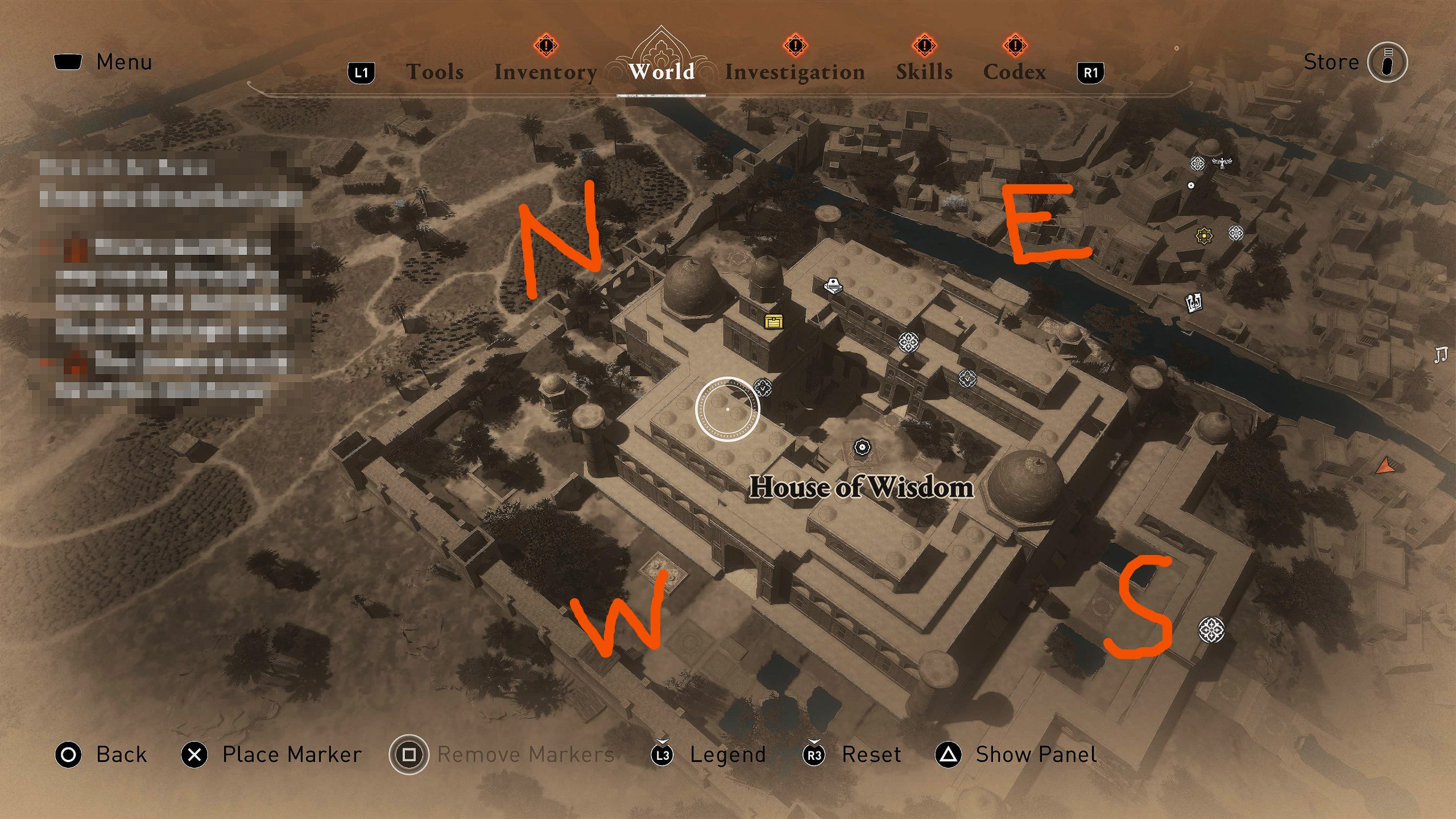Select the House of Wisdom location label
1456x819 pixels.
click(x=861, y=488)
